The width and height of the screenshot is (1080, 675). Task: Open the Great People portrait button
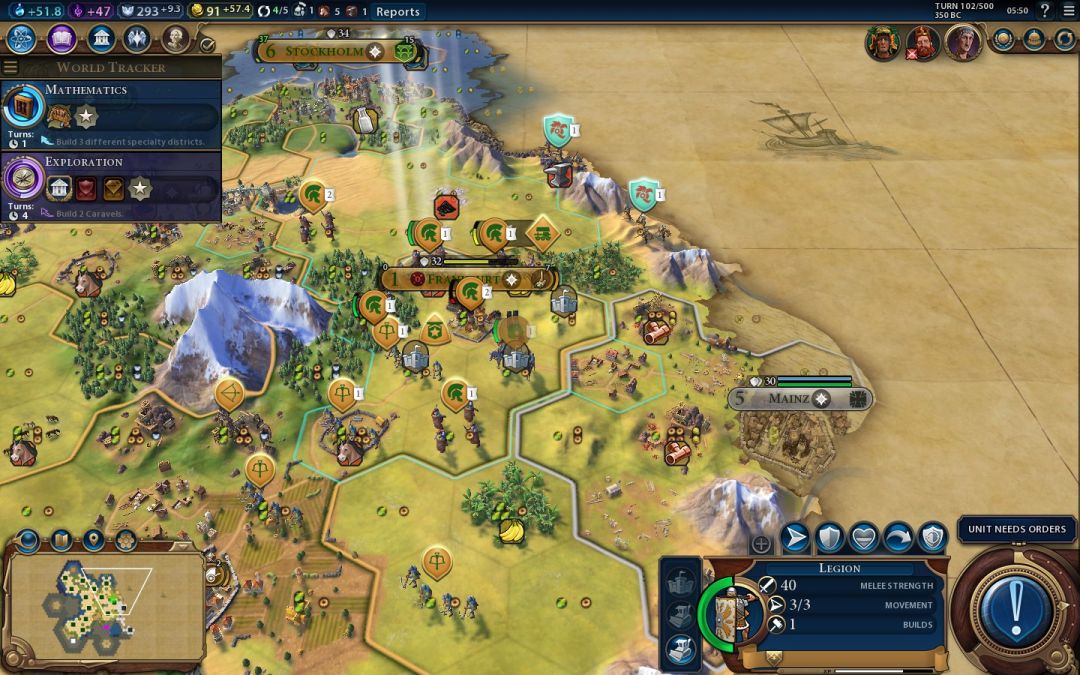pyautogui.click(x=175, y=39)
